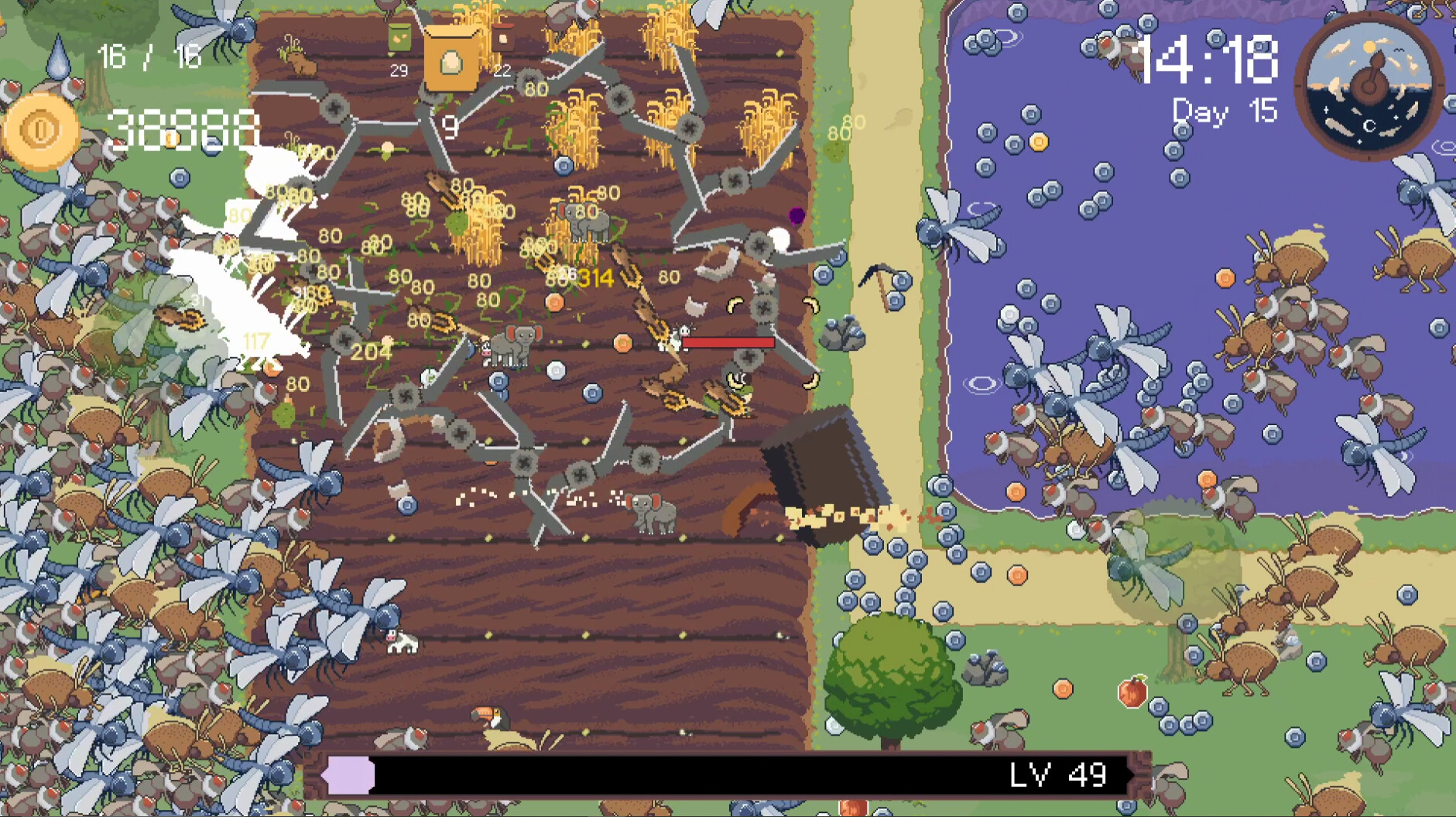Select the 14:18 time display

coord(1210,58)
